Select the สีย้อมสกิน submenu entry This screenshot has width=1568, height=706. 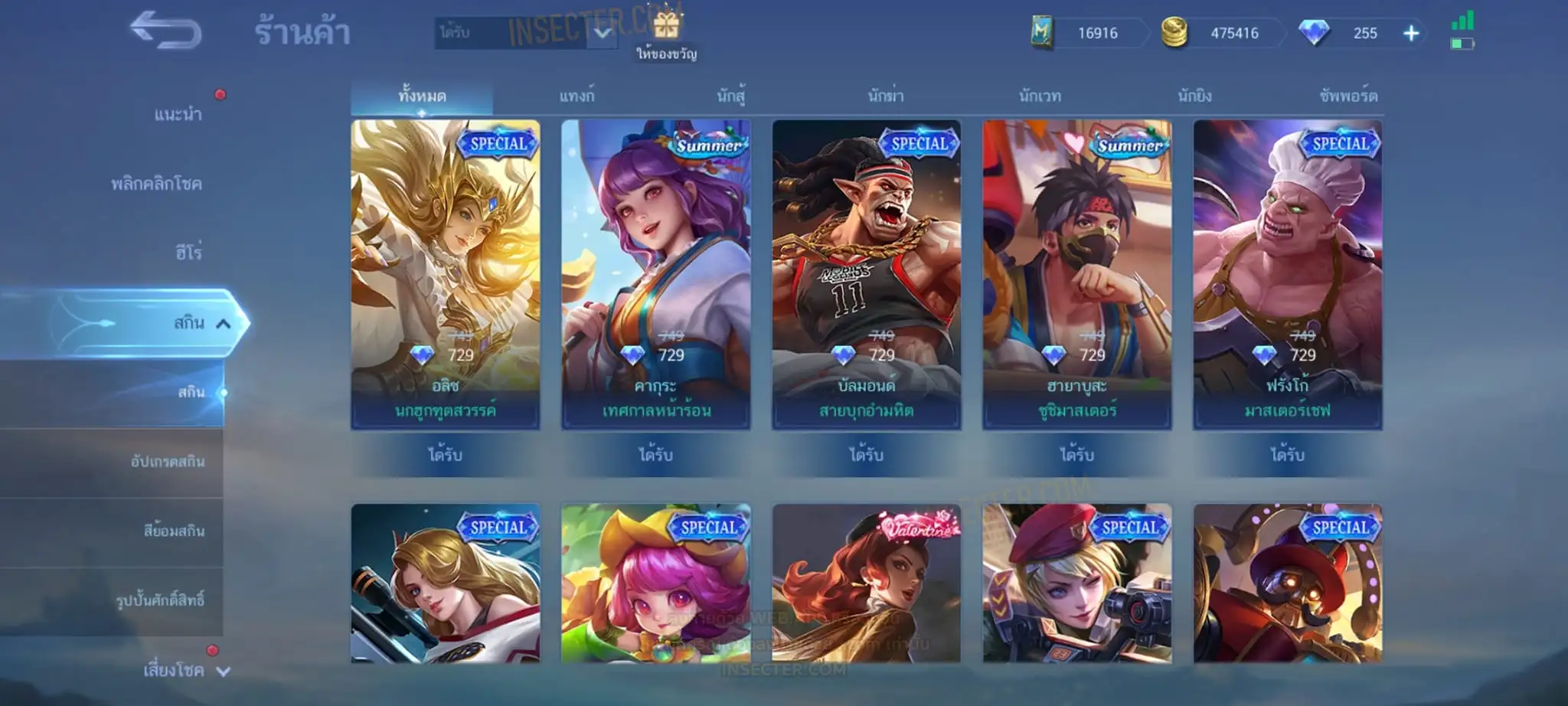[x=174, y=531]
